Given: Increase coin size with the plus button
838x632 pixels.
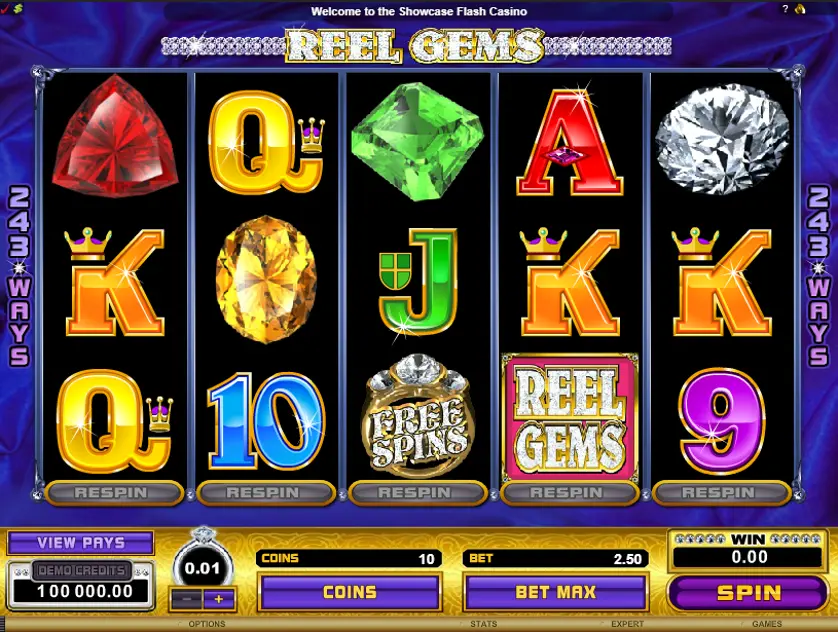Looking at the screenshot, I should click(x=219, y=599).
